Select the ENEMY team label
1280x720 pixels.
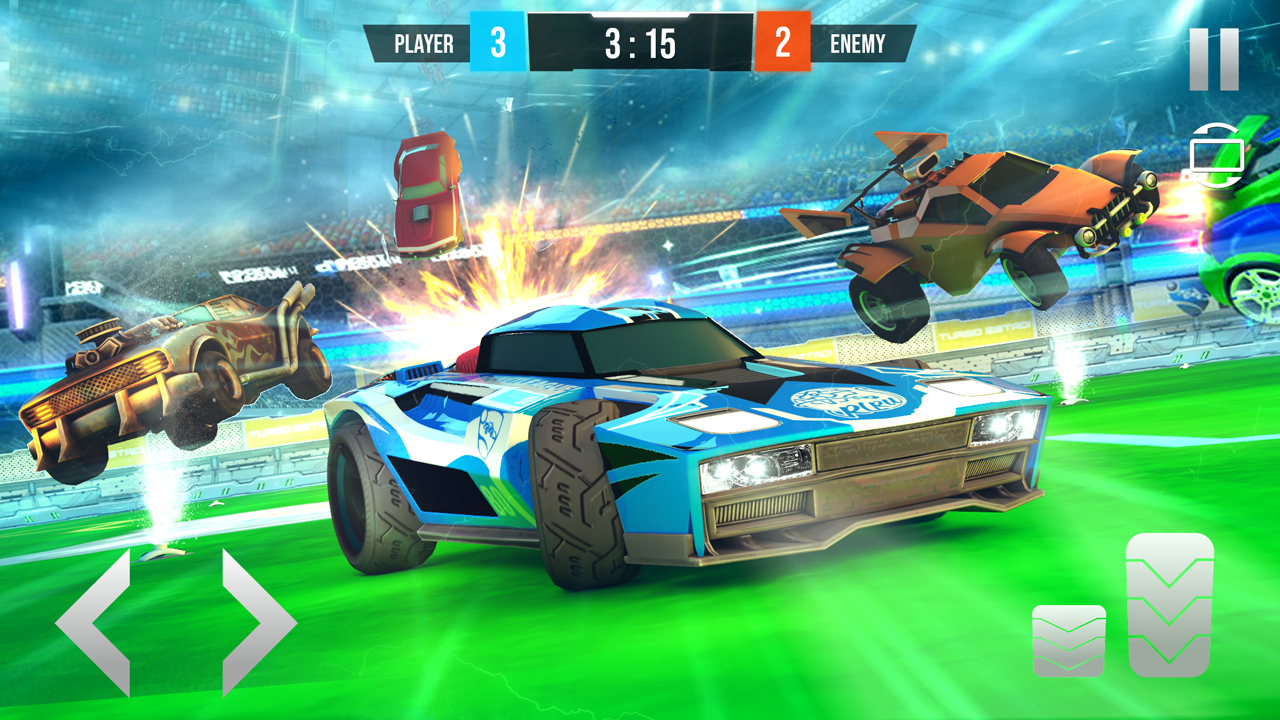point(860,44)
